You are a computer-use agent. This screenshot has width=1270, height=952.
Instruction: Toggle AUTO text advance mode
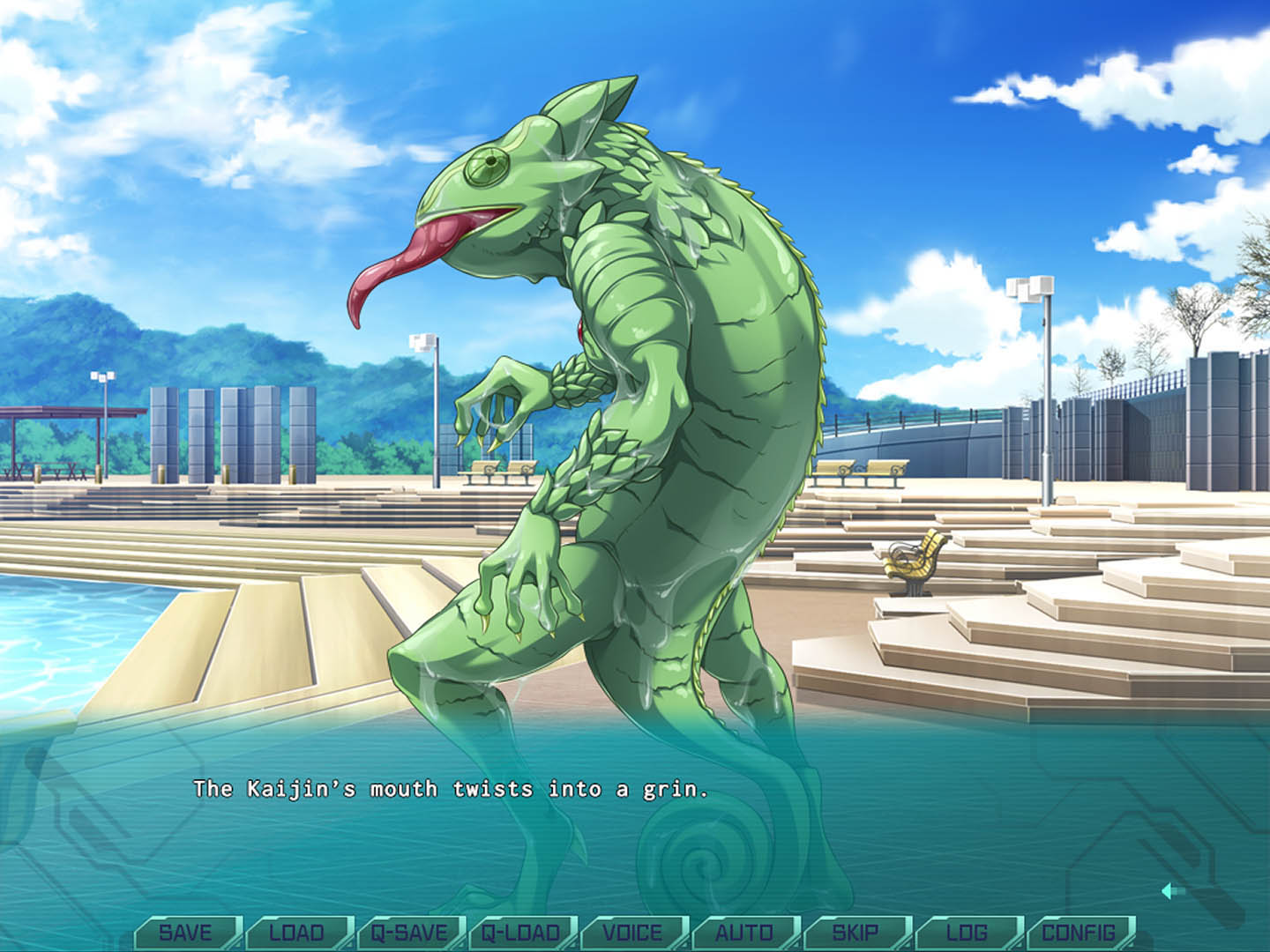744,932
